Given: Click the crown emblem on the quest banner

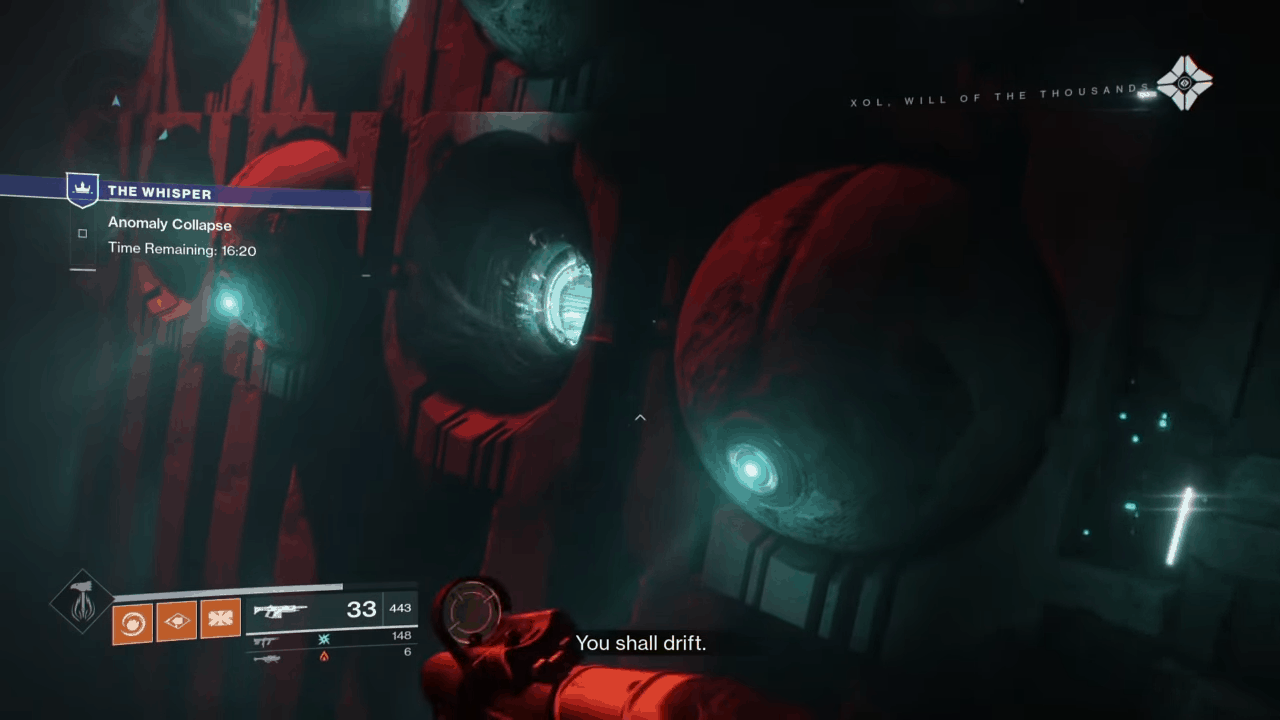Looking at the screenshot, I should 82,188.
